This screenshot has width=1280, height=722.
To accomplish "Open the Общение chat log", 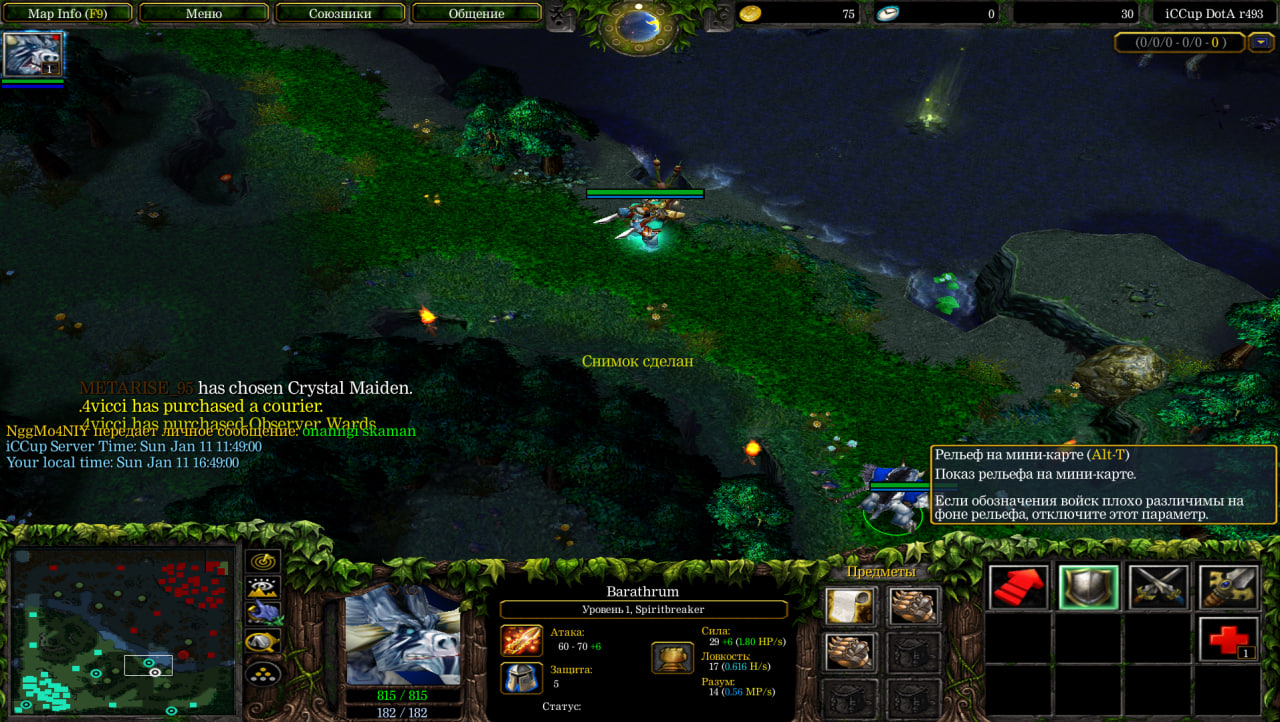I will coord(476,13).
